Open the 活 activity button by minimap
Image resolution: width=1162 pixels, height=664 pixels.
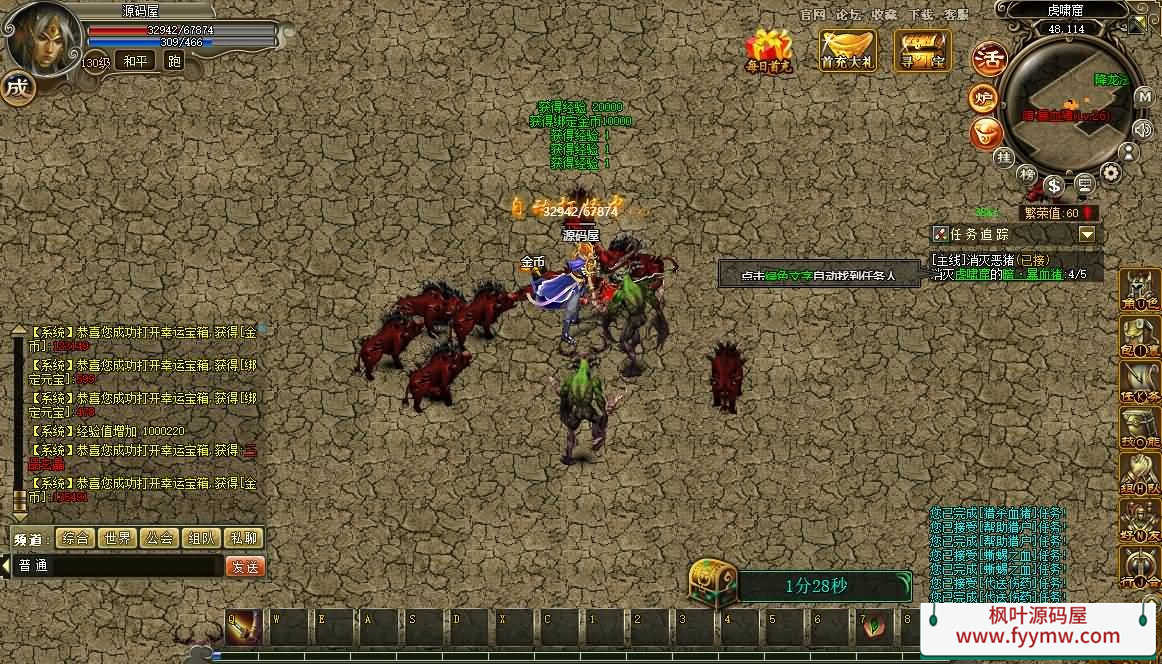(989, 56)
